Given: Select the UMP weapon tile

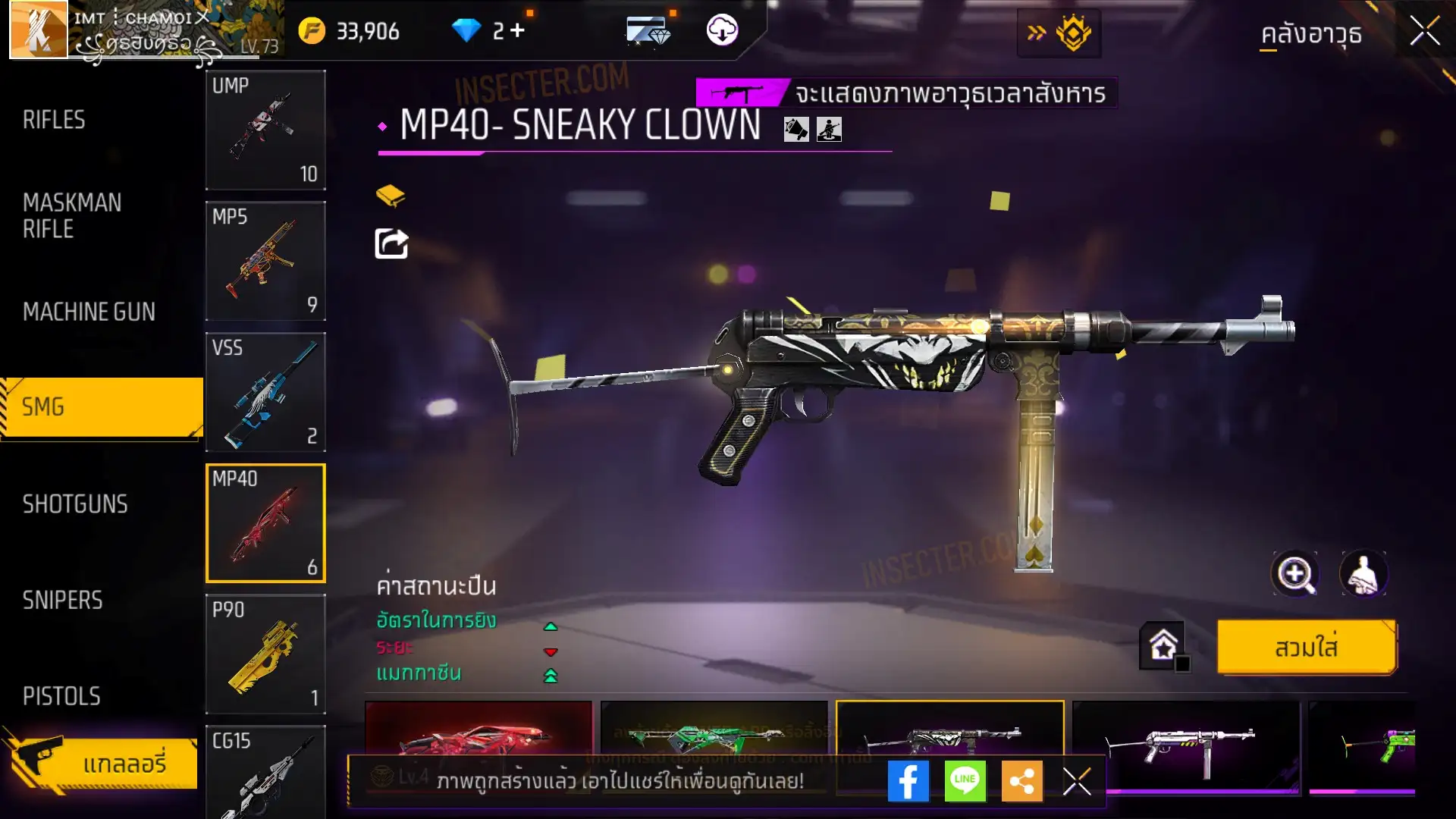Looking at the screenshot, I should pos(265,130).
